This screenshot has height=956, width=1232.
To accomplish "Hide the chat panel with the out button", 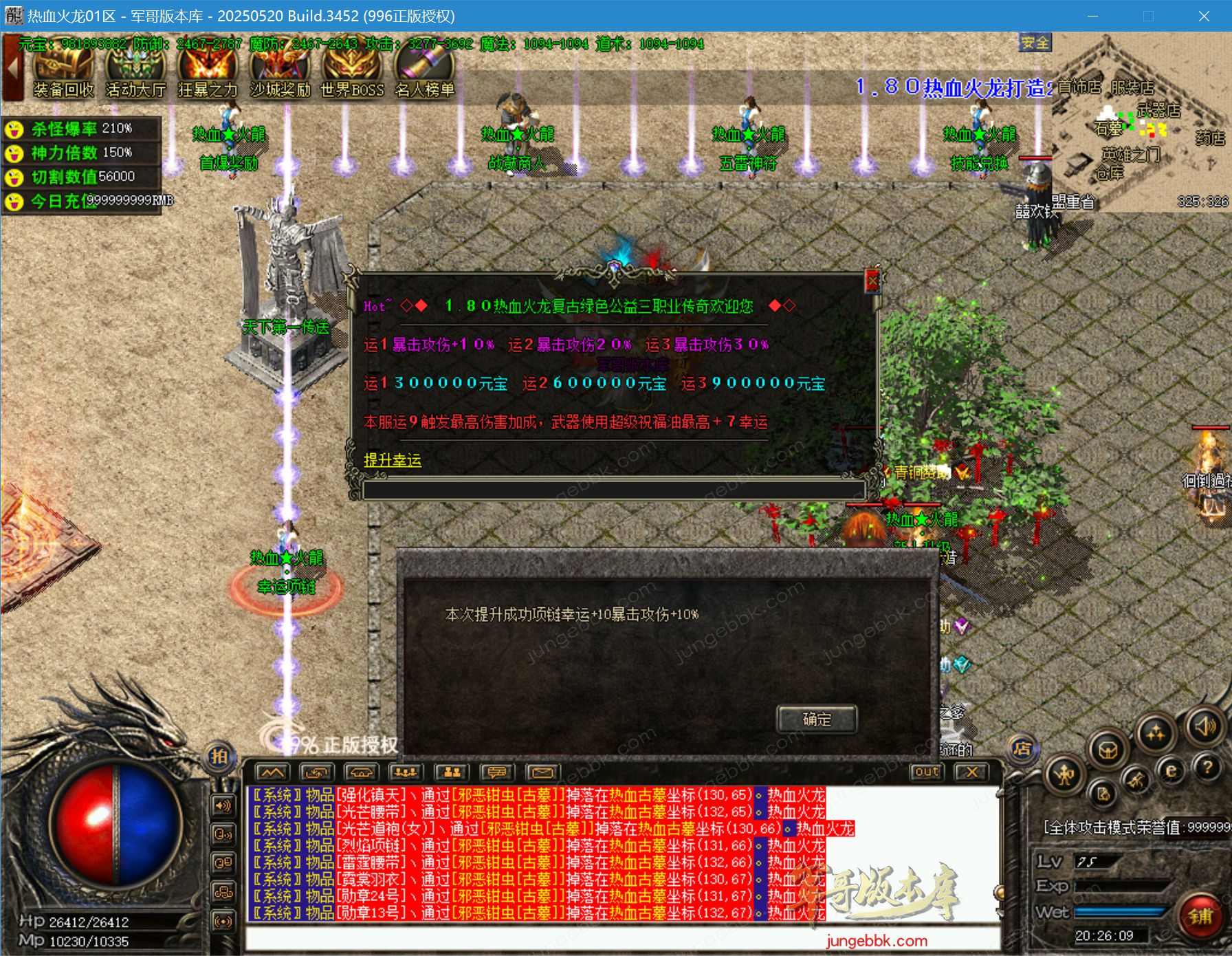I will point(927,772).
